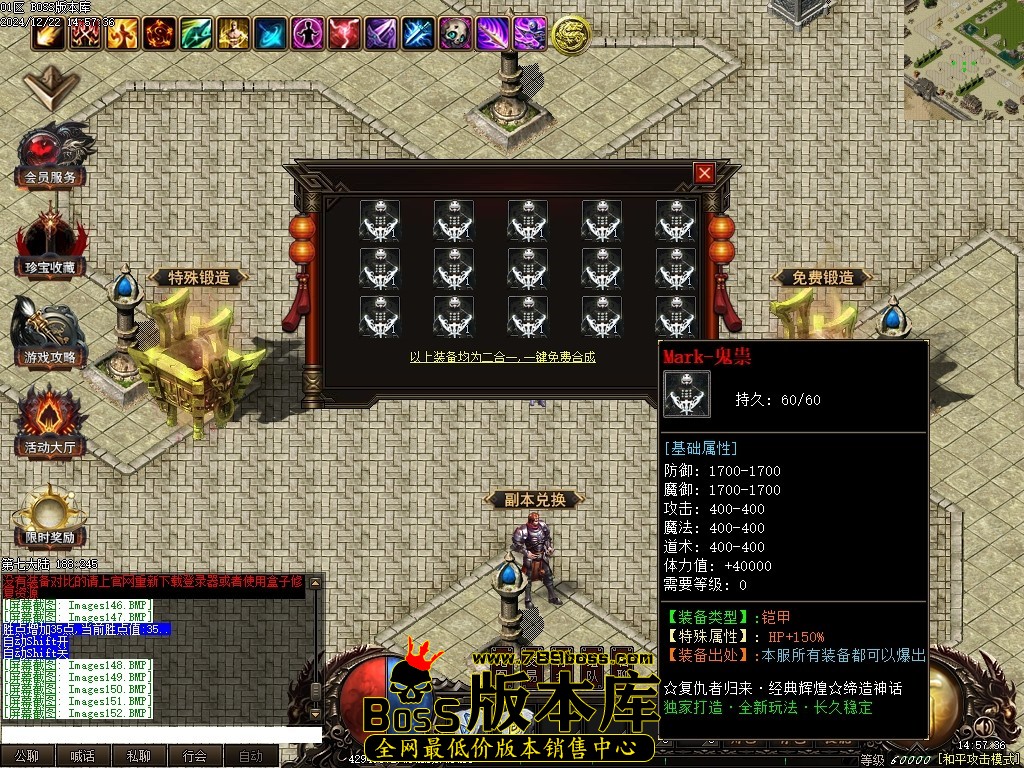Close the equipment synthesis window
1024x768 pixels.
point(705,173)
